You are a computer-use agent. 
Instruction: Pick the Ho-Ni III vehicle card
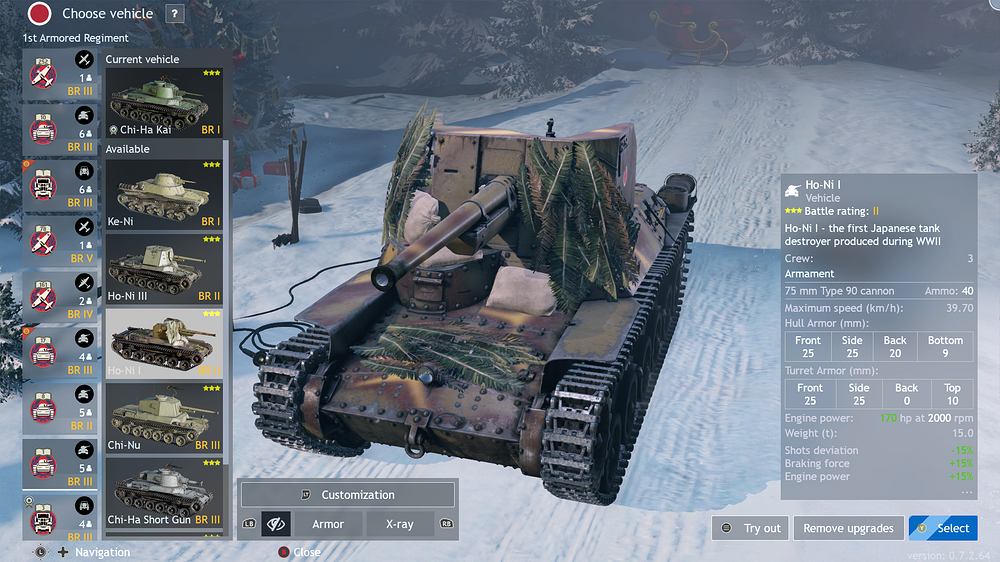(164, 269)
